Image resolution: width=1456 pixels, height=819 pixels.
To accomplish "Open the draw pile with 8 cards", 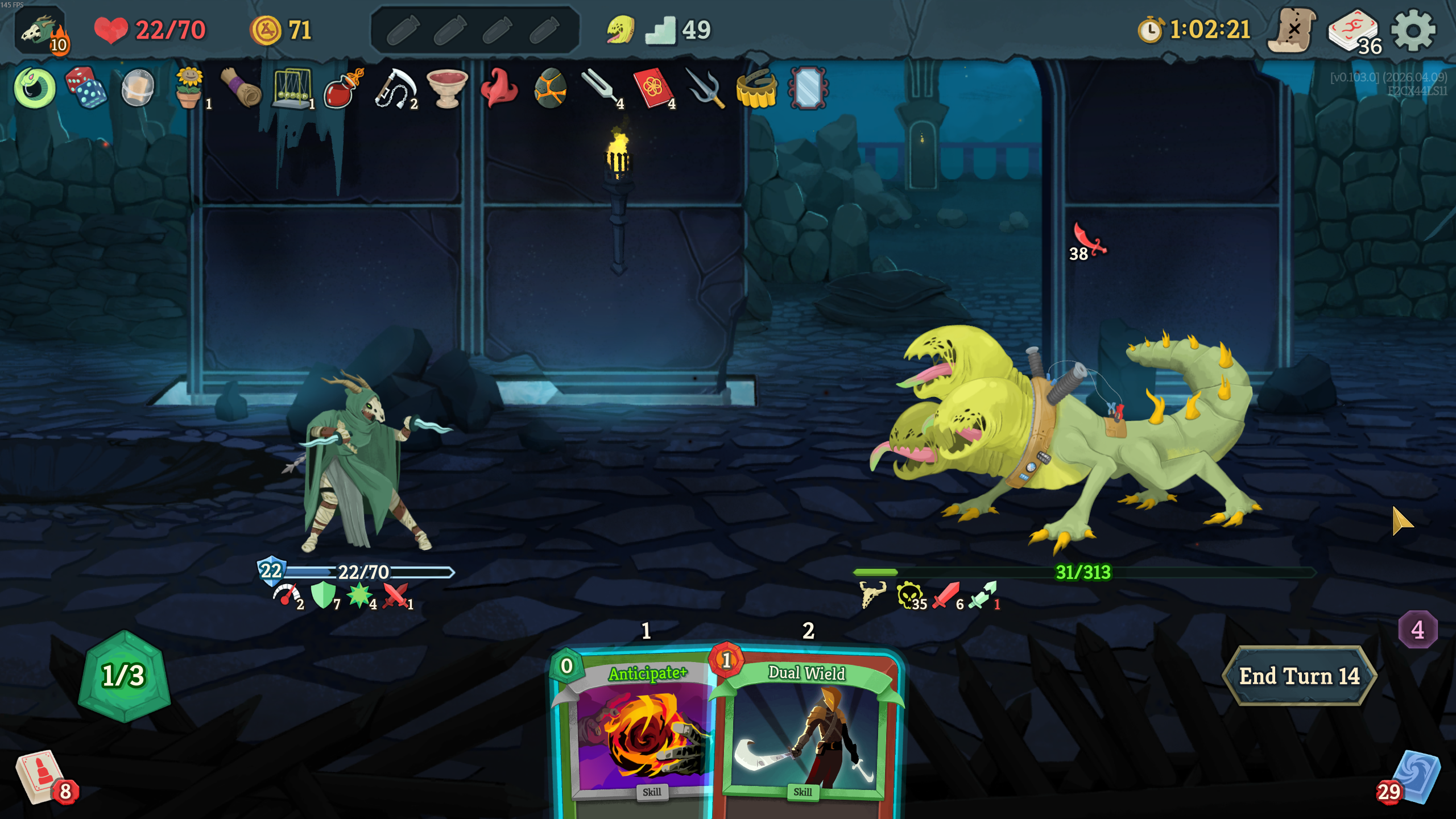I will (x=40, y=777).
